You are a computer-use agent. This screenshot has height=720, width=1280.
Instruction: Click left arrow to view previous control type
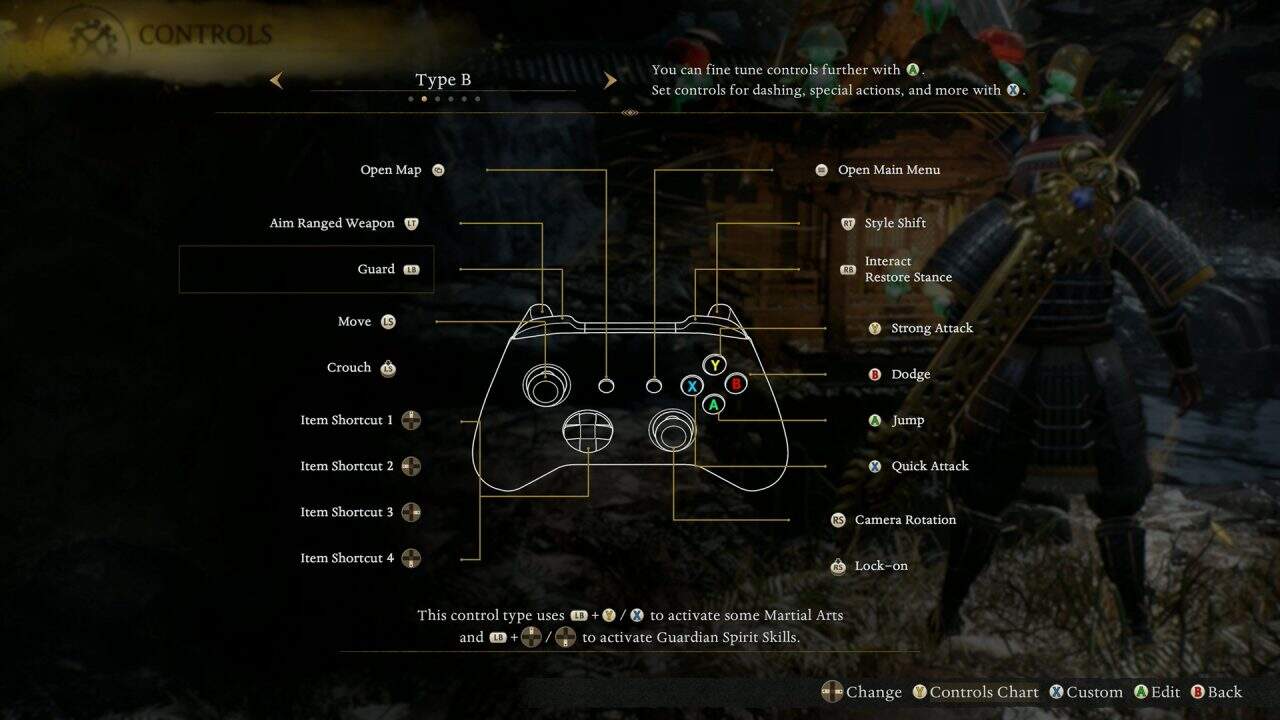[276, 80]
